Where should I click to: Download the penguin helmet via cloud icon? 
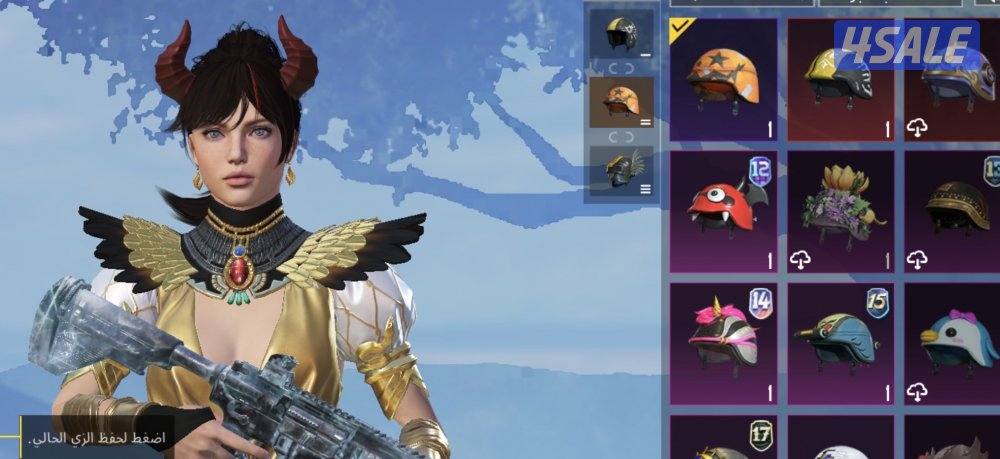click(917, 392)
